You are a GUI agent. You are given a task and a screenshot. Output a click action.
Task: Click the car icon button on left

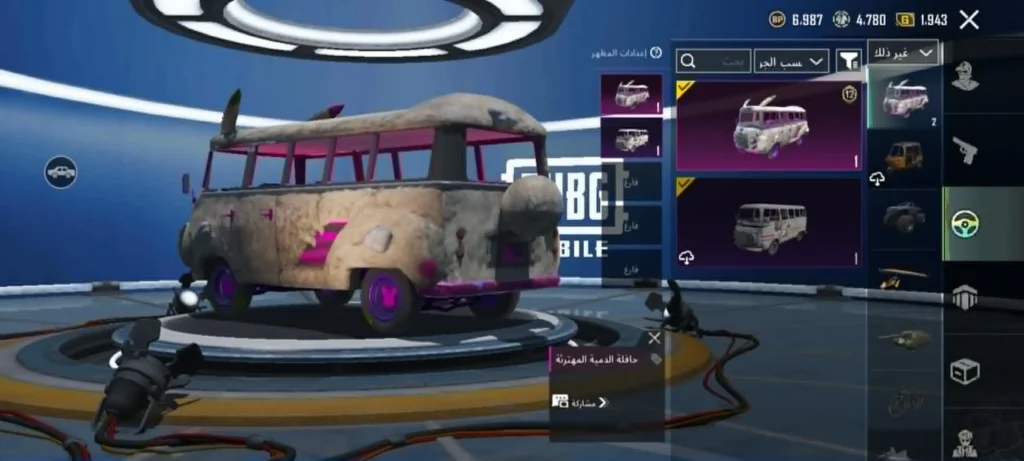61,171
